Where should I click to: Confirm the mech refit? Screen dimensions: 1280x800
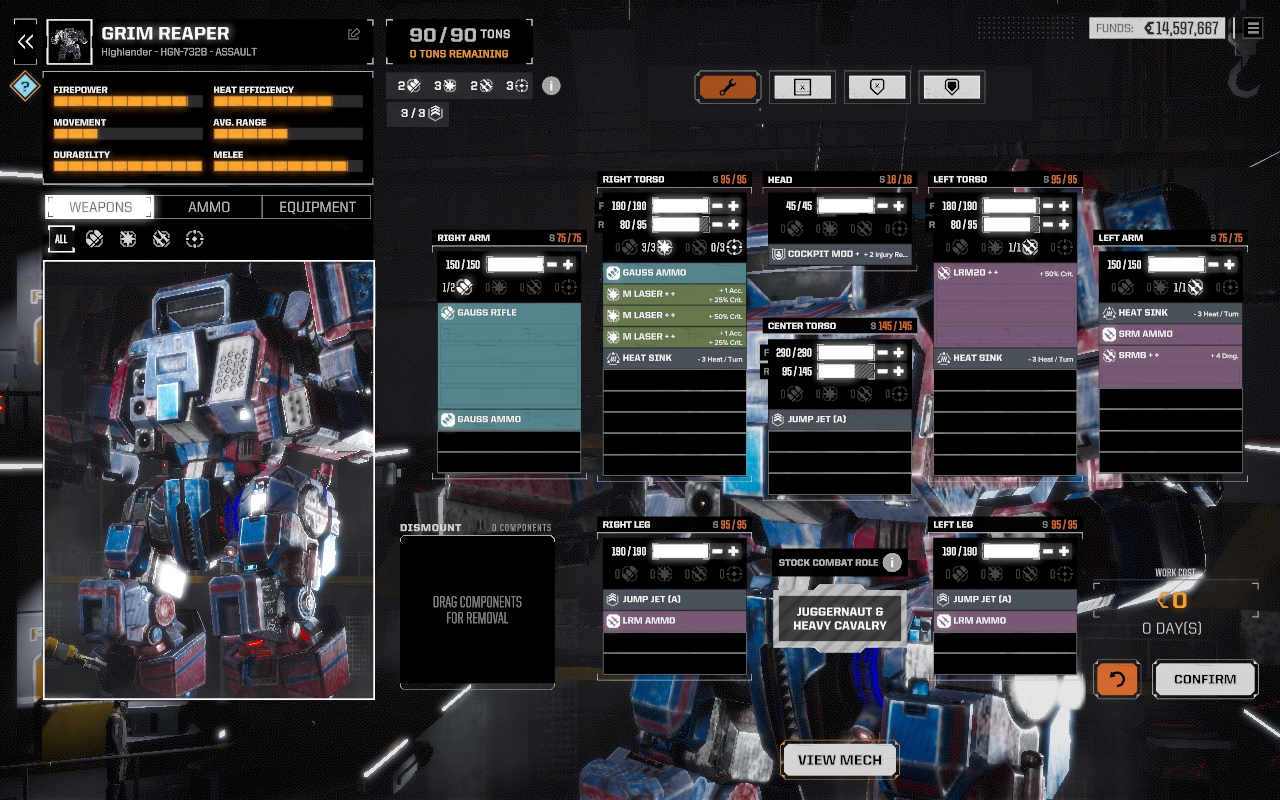pos(1204,679)
